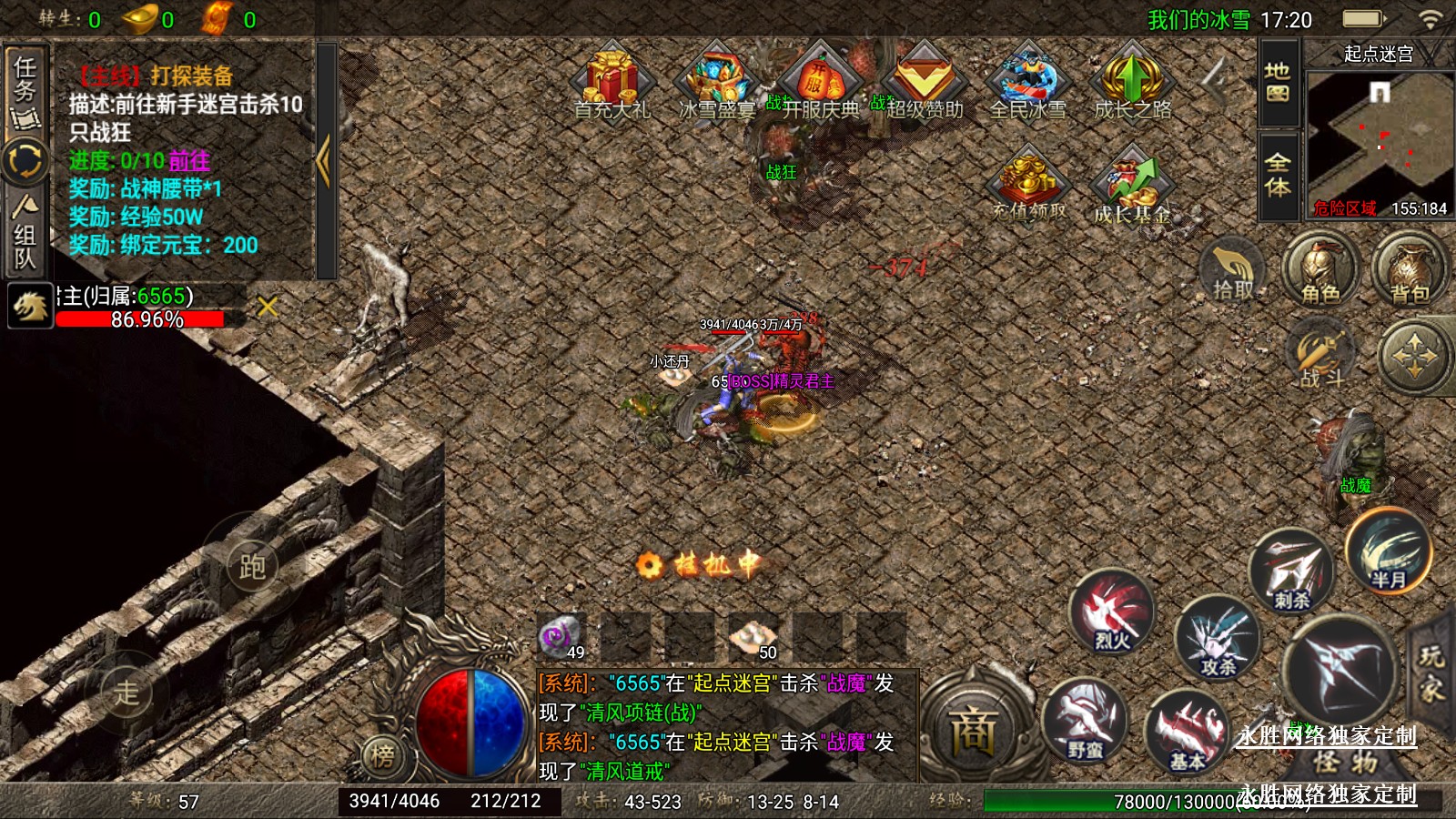Click the 前往 go-to quest link

tap(189, 161)
